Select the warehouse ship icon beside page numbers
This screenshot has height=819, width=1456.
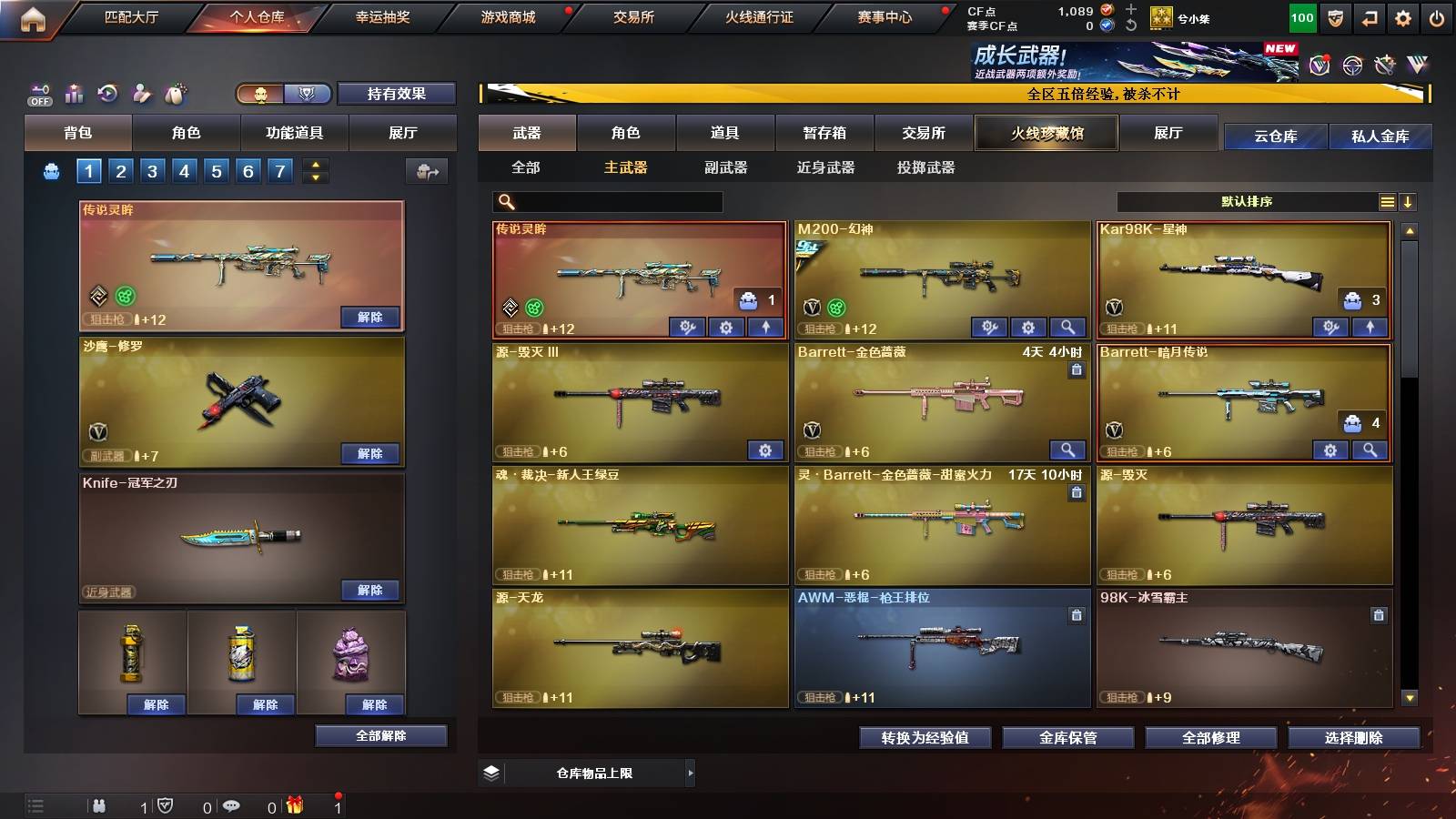coord(51,170)
